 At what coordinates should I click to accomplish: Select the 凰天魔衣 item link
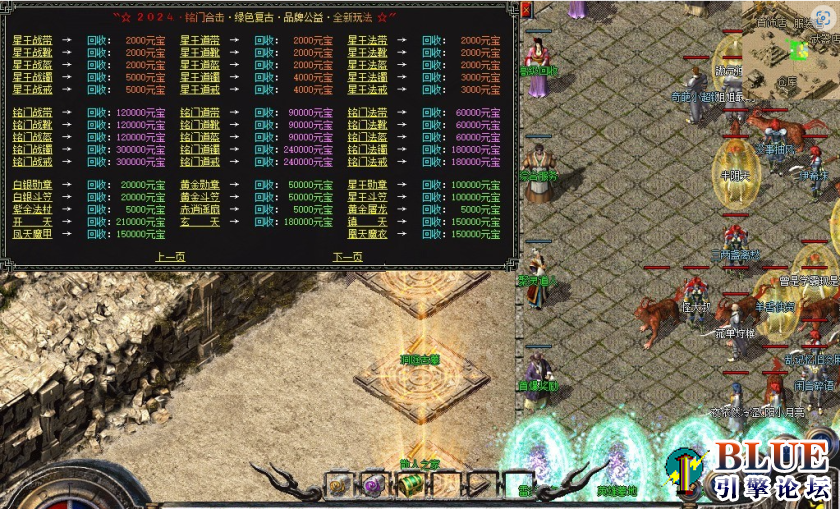(x=367, y=233)
